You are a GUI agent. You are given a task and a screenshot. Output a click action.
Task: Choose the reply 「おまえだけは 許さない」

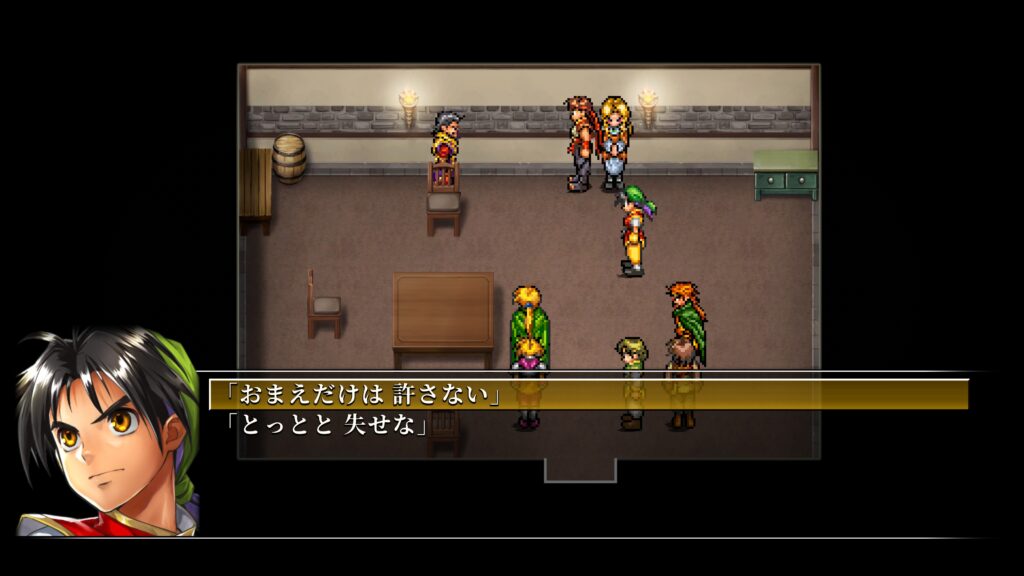tap(366, 395)
